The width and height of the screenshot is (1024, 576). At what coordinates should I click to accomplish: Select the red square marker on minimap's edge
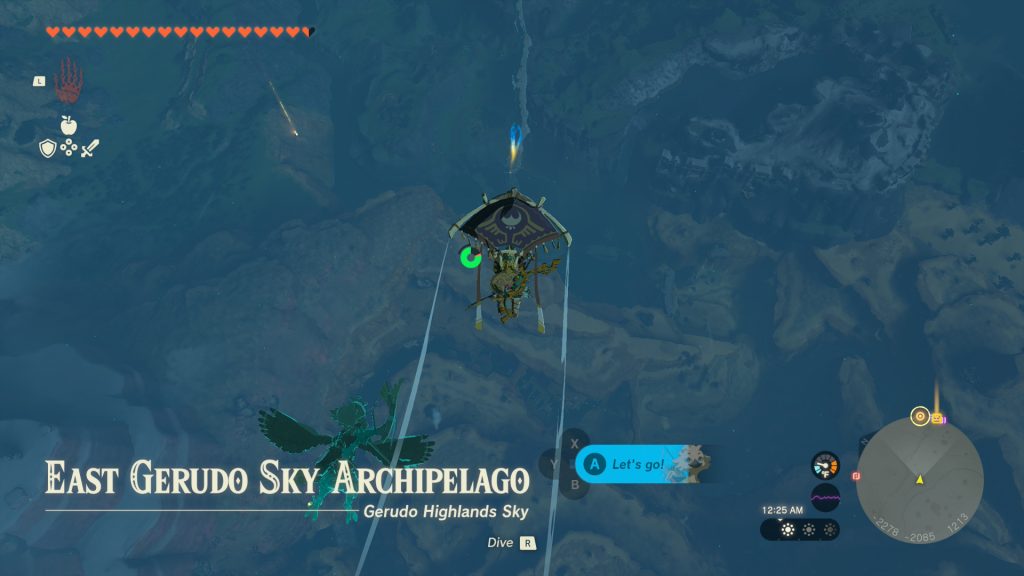[856, 476]
